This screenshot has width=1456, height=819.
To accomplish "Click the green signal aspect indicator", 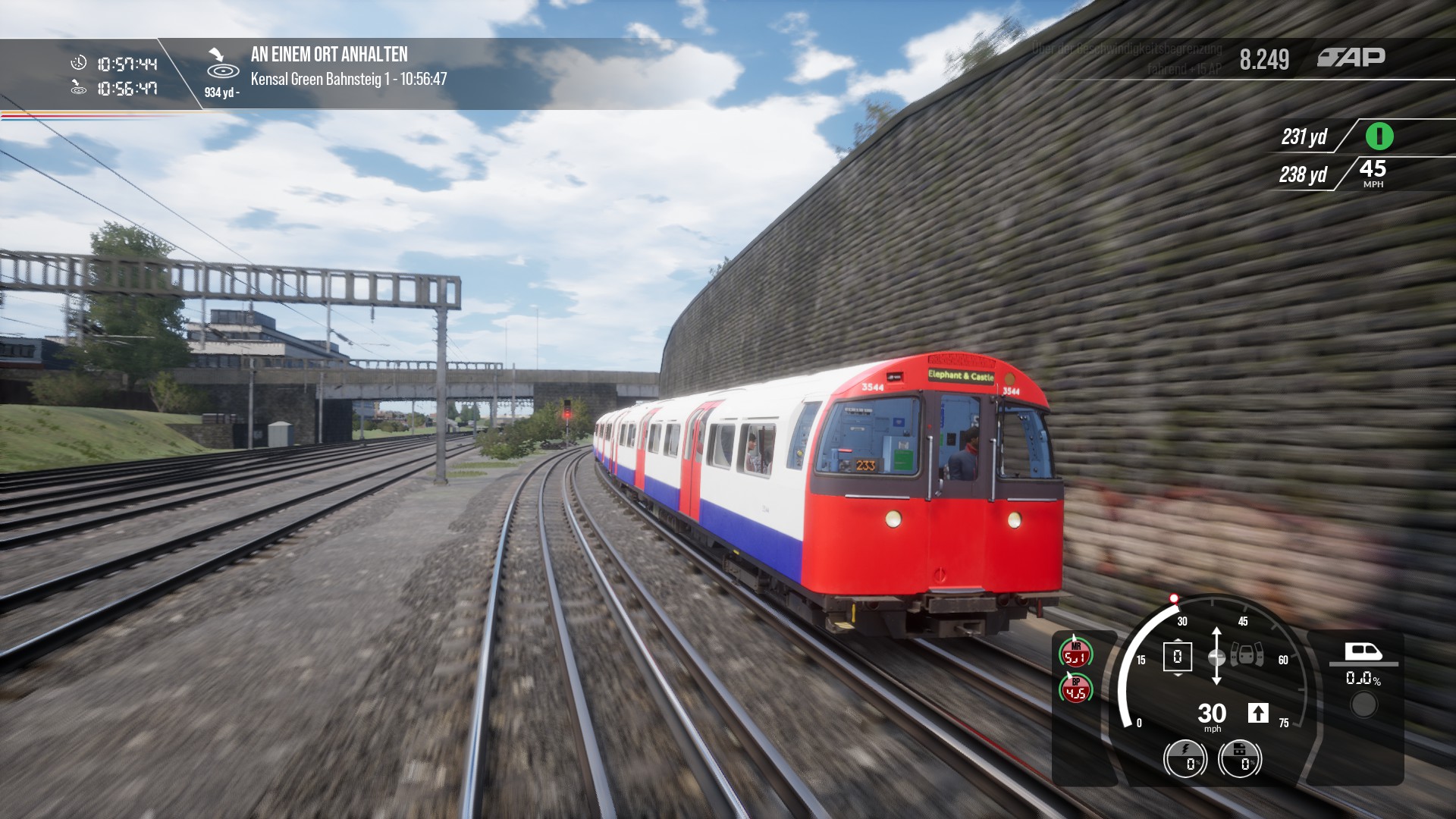I will click(1379, 136).
